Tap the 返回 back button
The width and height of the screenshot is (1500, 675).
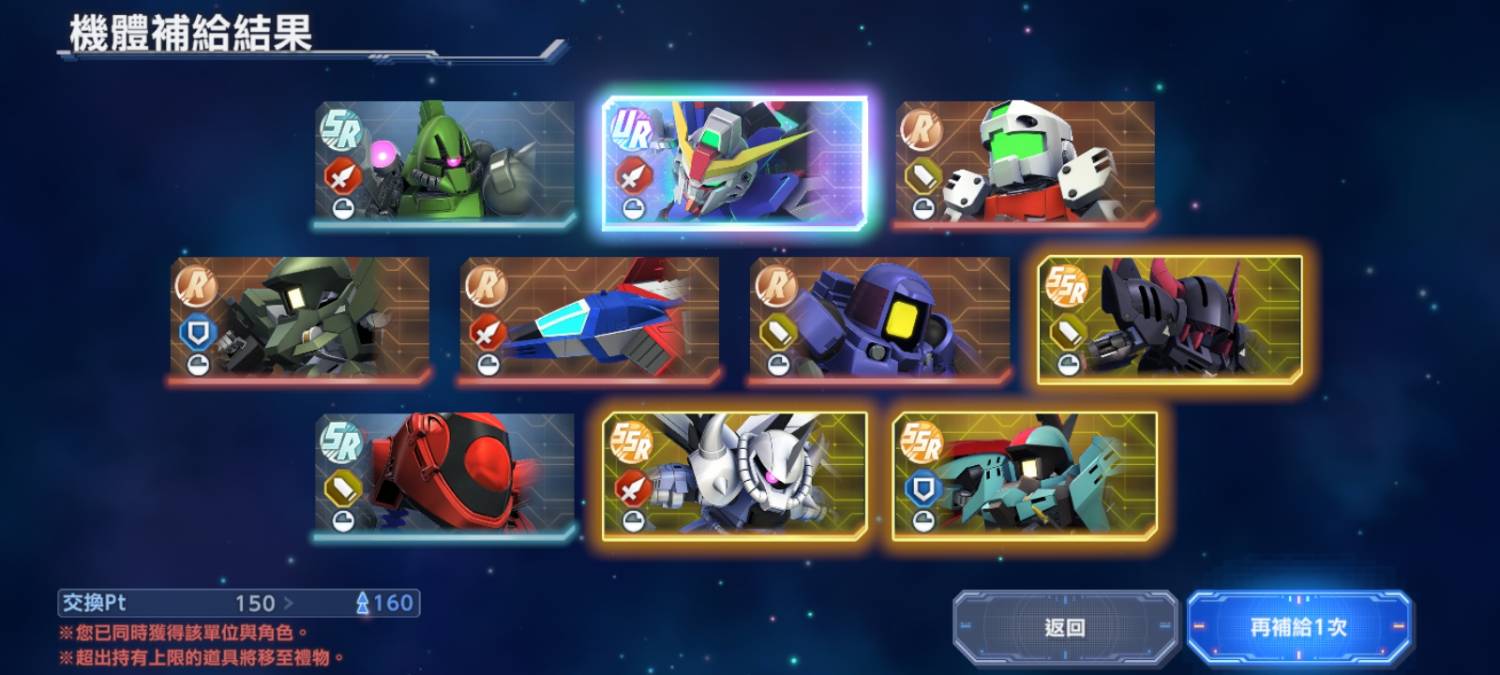click(x=1065, y=627)
